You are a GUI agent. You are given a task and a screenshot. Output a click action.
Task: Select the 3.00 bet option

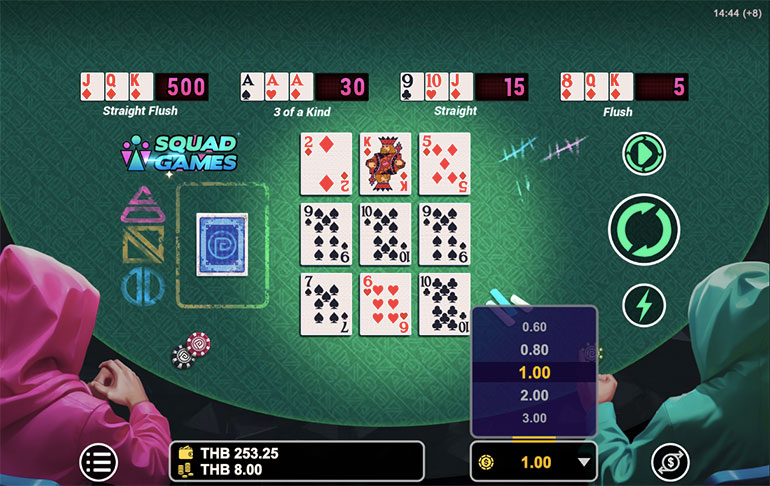[x=534, y=418]
